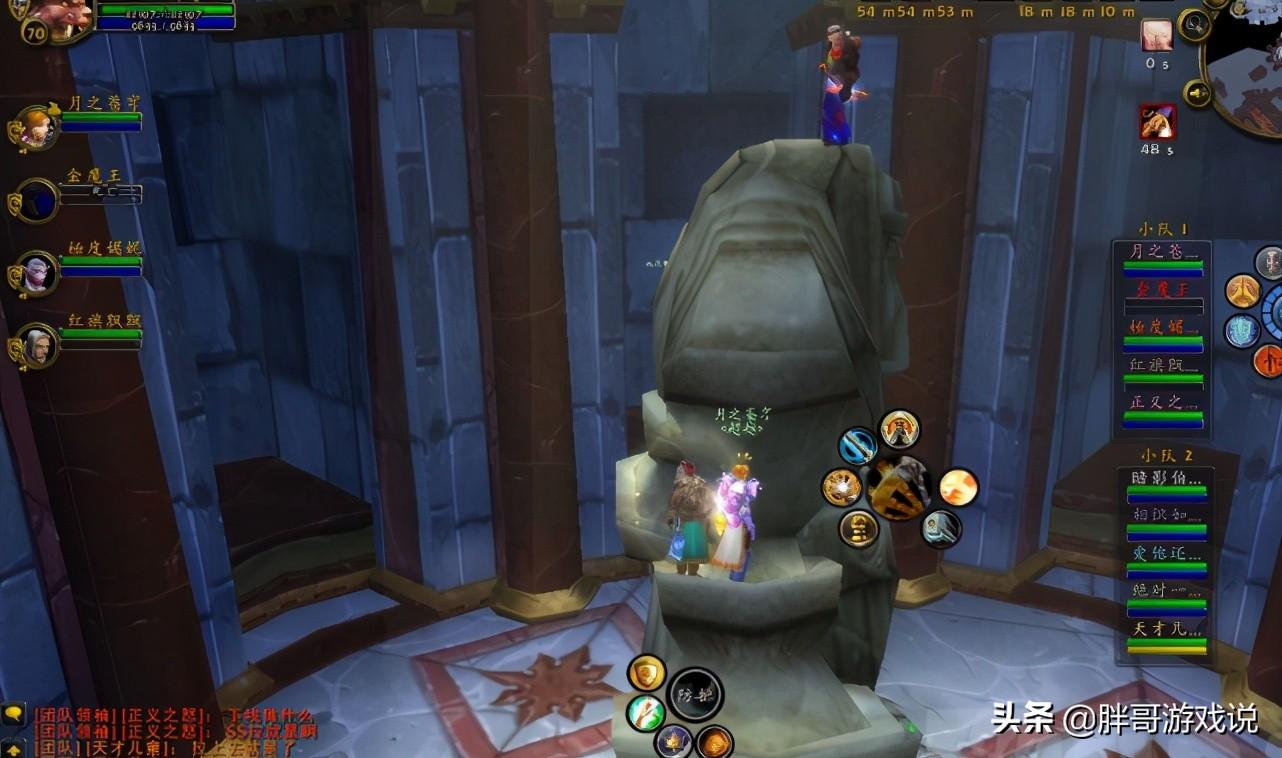
Task: Use the green ability icon
Action: (646, 712)
